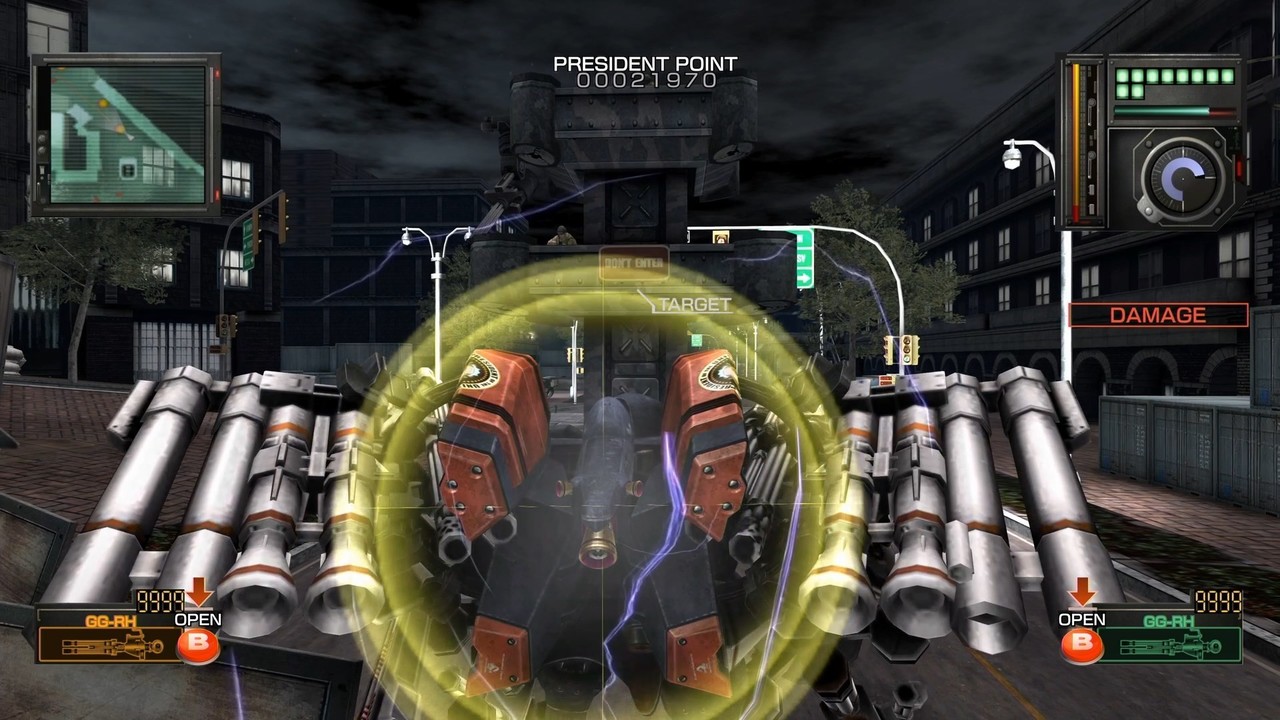Select the green GG-RH weapon panel
The width and height of the screenshot is (1280, 720).
pyautogui.click(x=1180, y=638)
